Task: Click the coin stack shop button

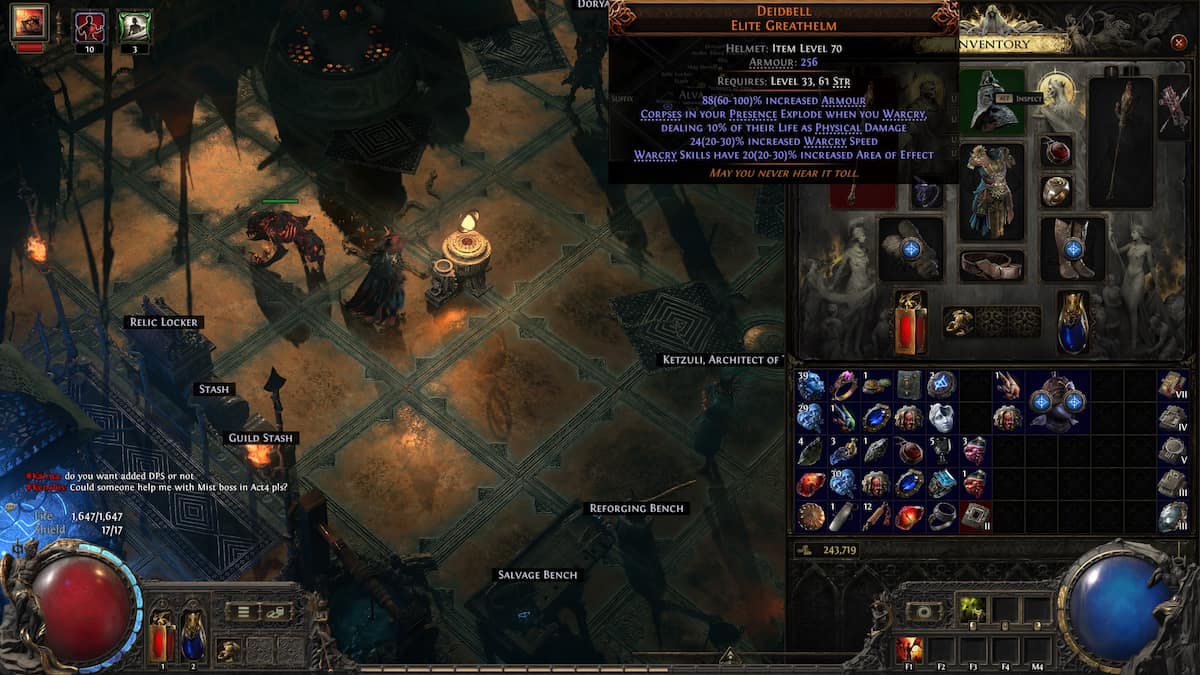Action: [x=276, y=612]
